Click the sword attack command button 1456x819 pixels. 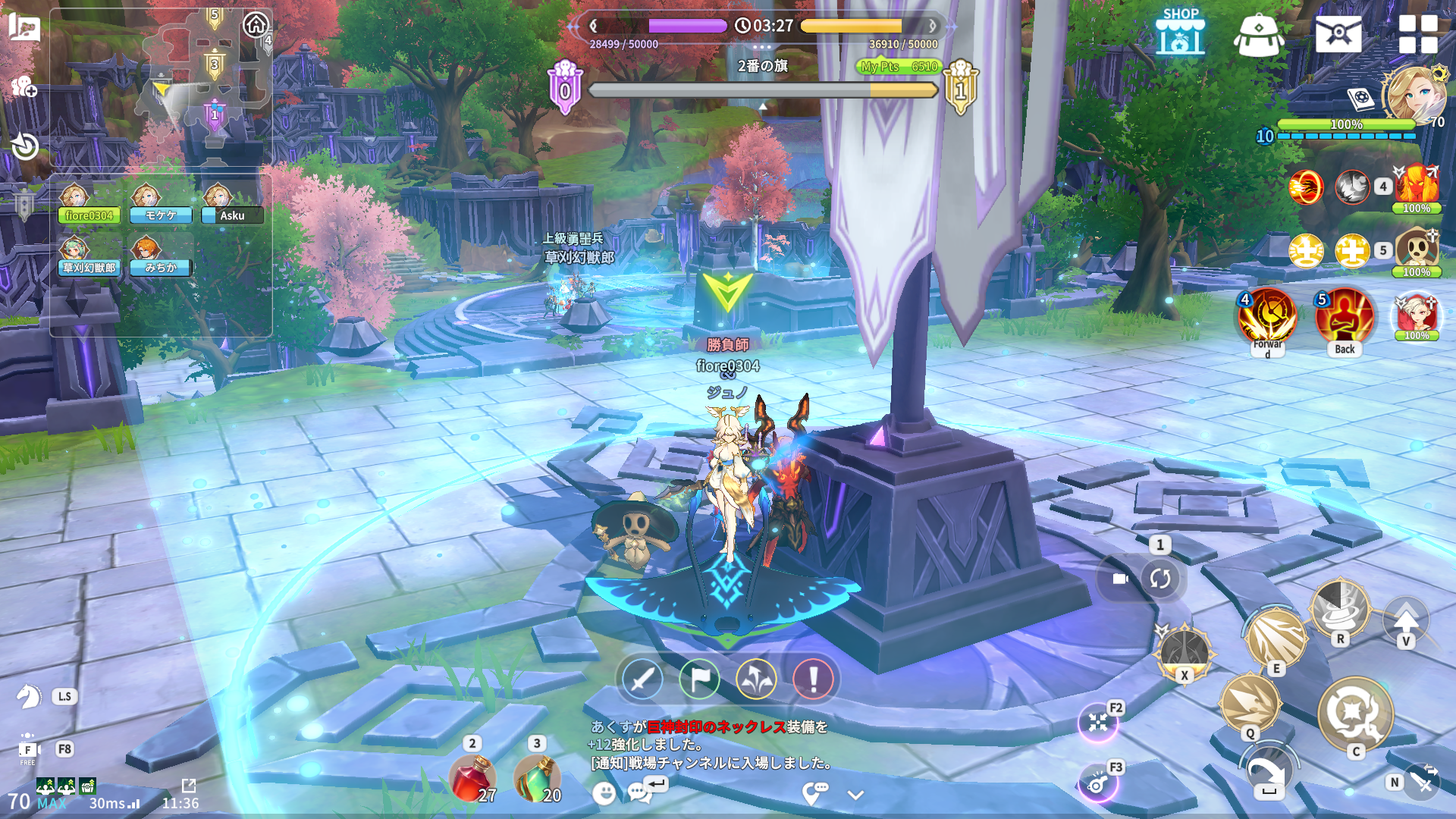[x=642, y=679]
